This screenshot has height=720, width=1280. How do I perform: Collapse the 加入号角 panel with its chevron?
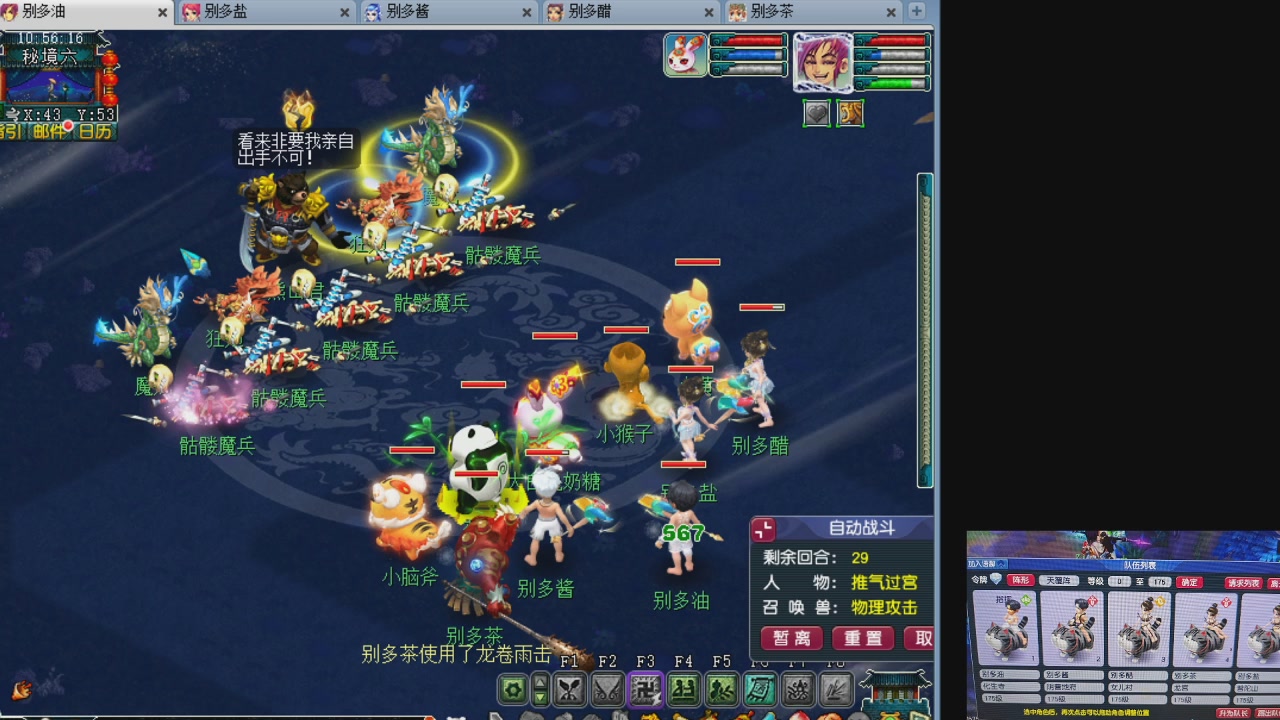(1001, 563)
